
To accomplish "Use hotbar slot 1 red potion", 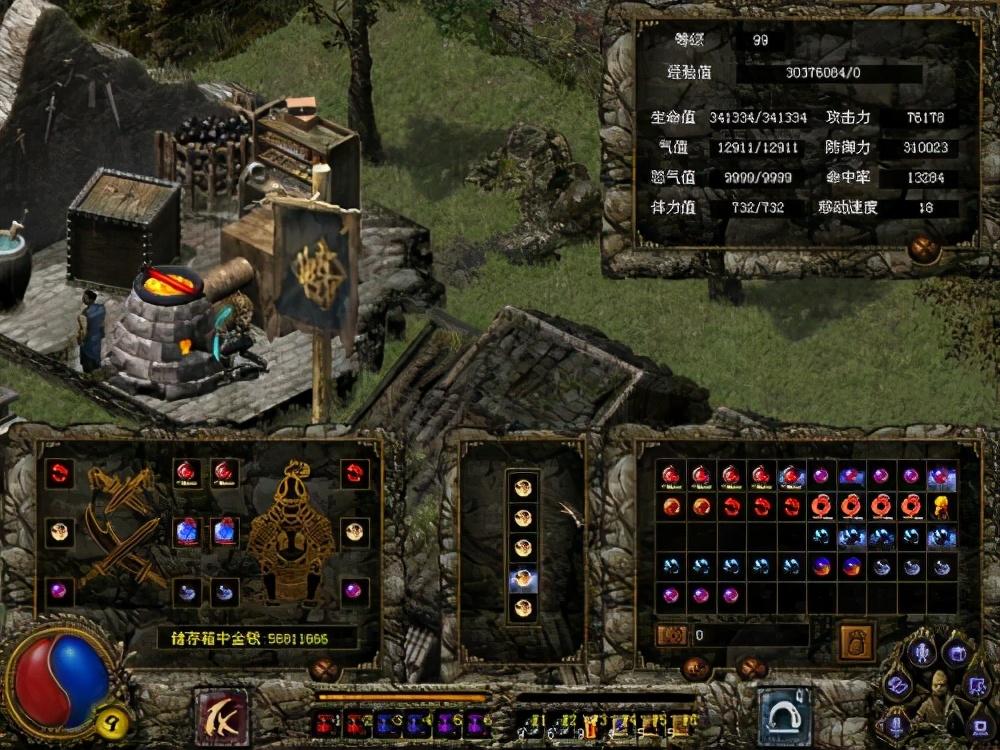I will pyautogui.click(x=326, y=721).
